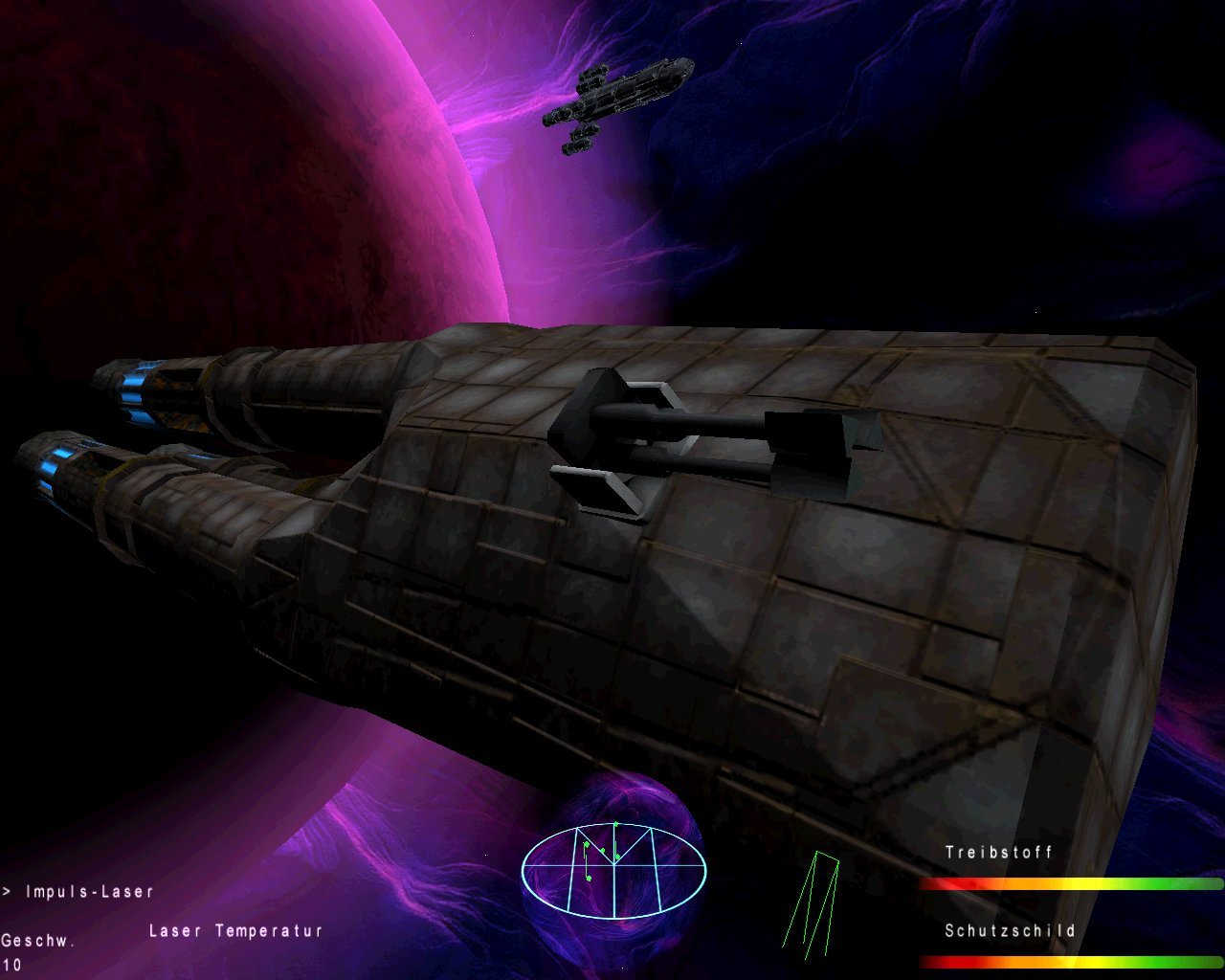Select the Impuls-Laser weapon indicator
Viewport: 1225px width, 980px height.
tap(91, 890)
